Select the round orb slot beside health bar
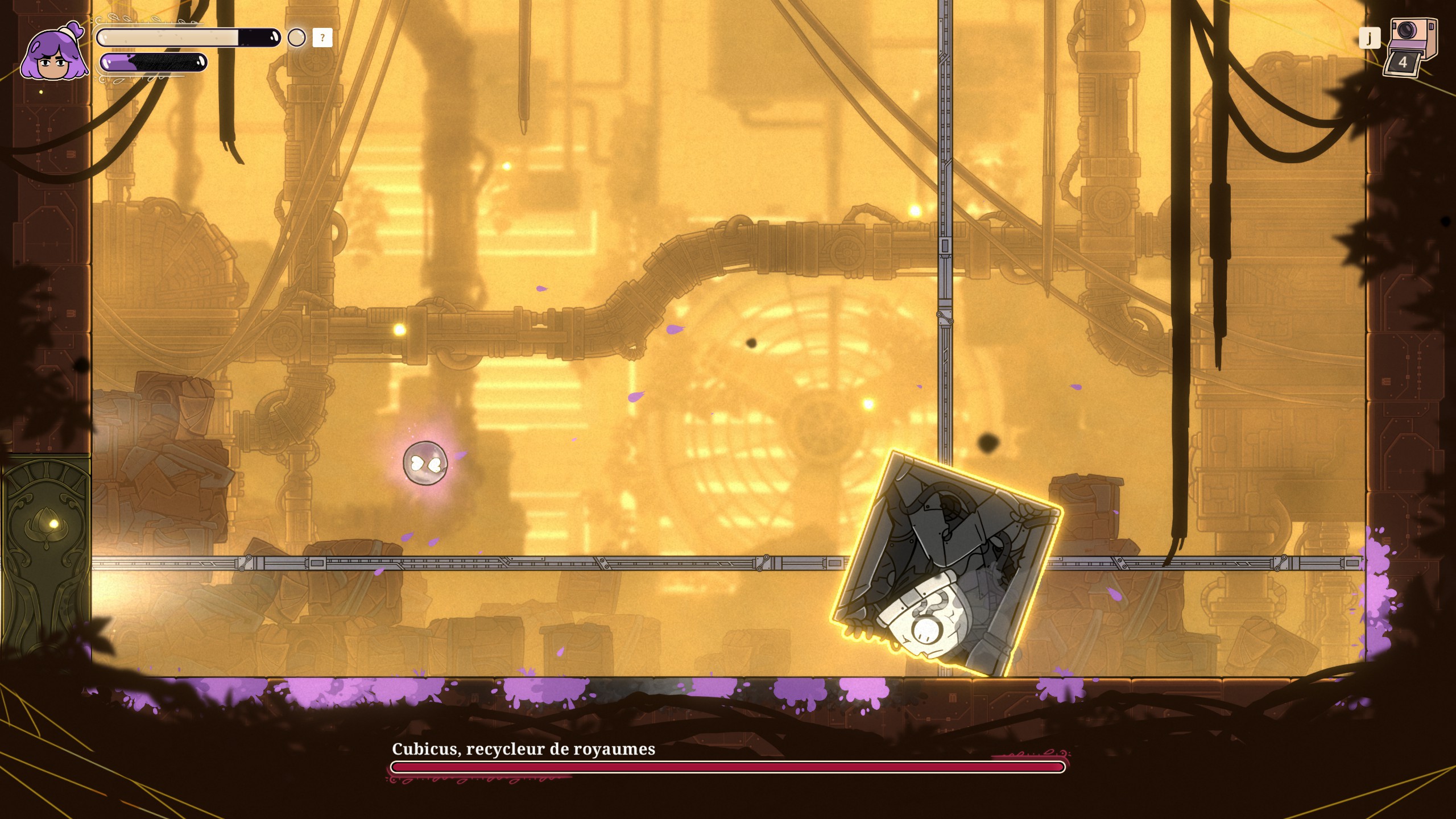 tap(296, 38)
